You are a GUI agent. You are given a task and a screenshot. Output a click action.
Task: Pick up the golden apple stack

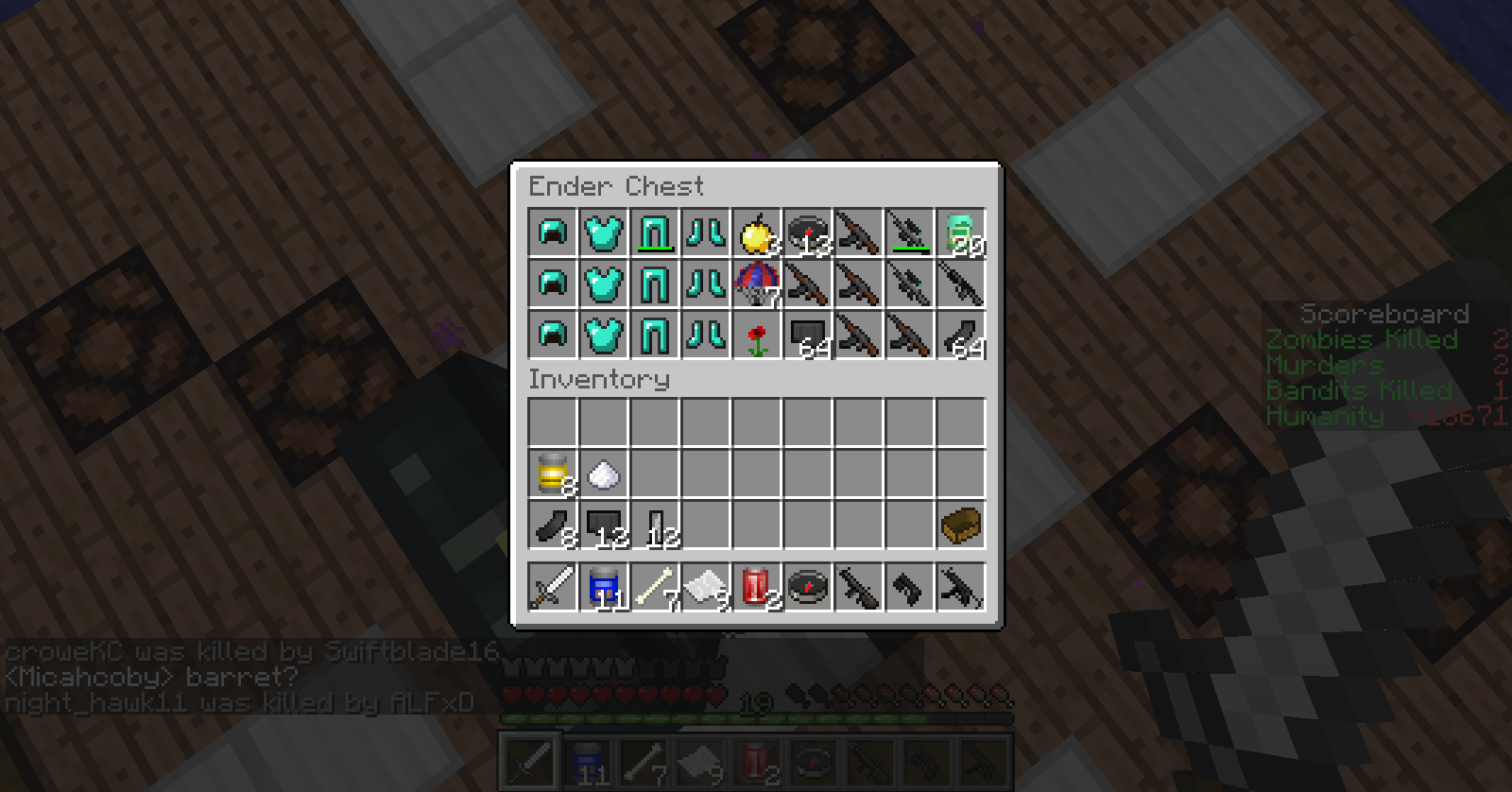pyautogui.click(x=756, y=233)
